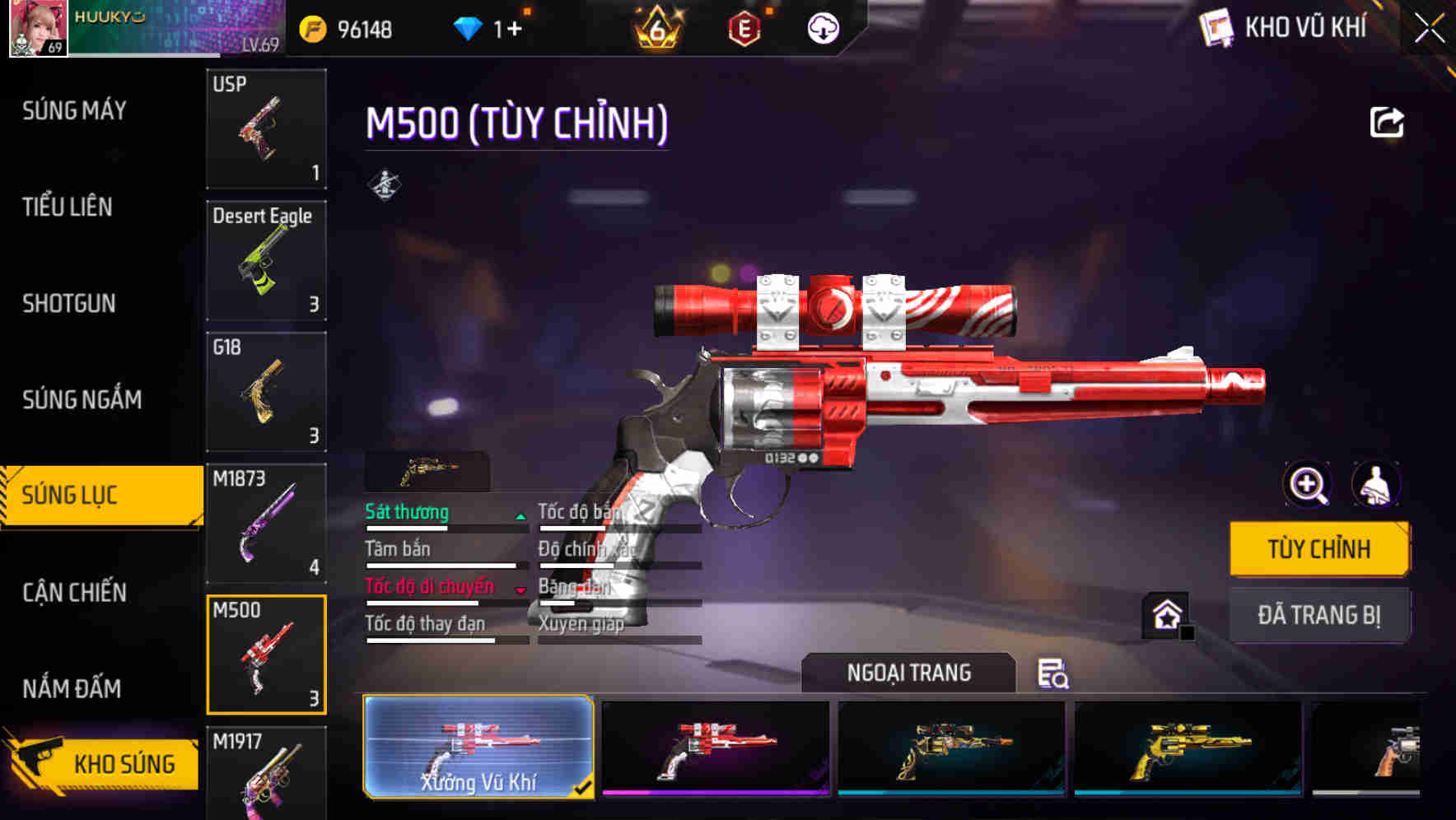The height and width of the screenshot is (820, 1456).
Task: Click the checkmark on Xưởng Vũ Khí skin
Action: pos(582,788)
